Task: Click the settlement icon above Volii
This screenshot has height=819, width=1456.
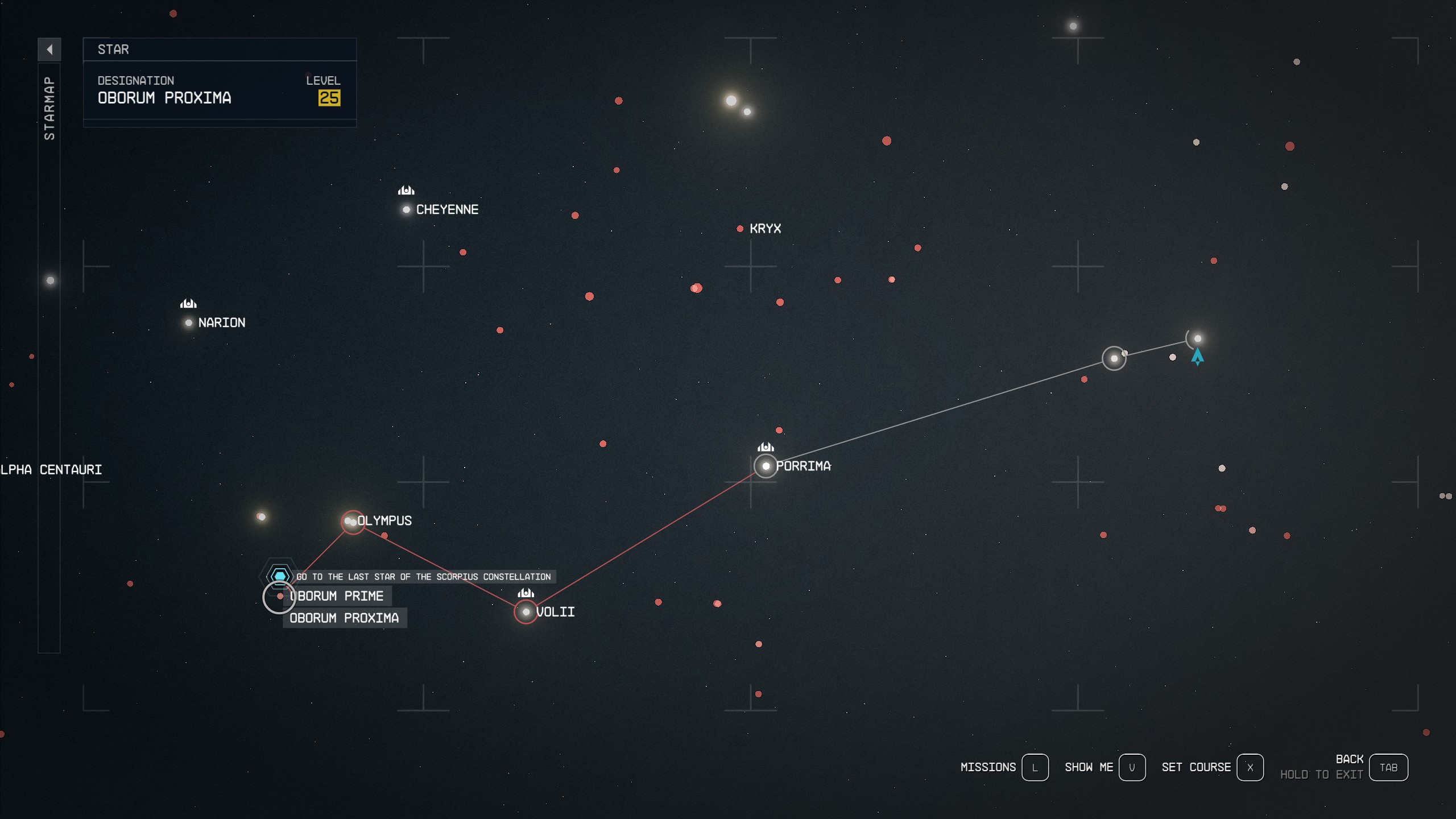Action: (524, 592)
